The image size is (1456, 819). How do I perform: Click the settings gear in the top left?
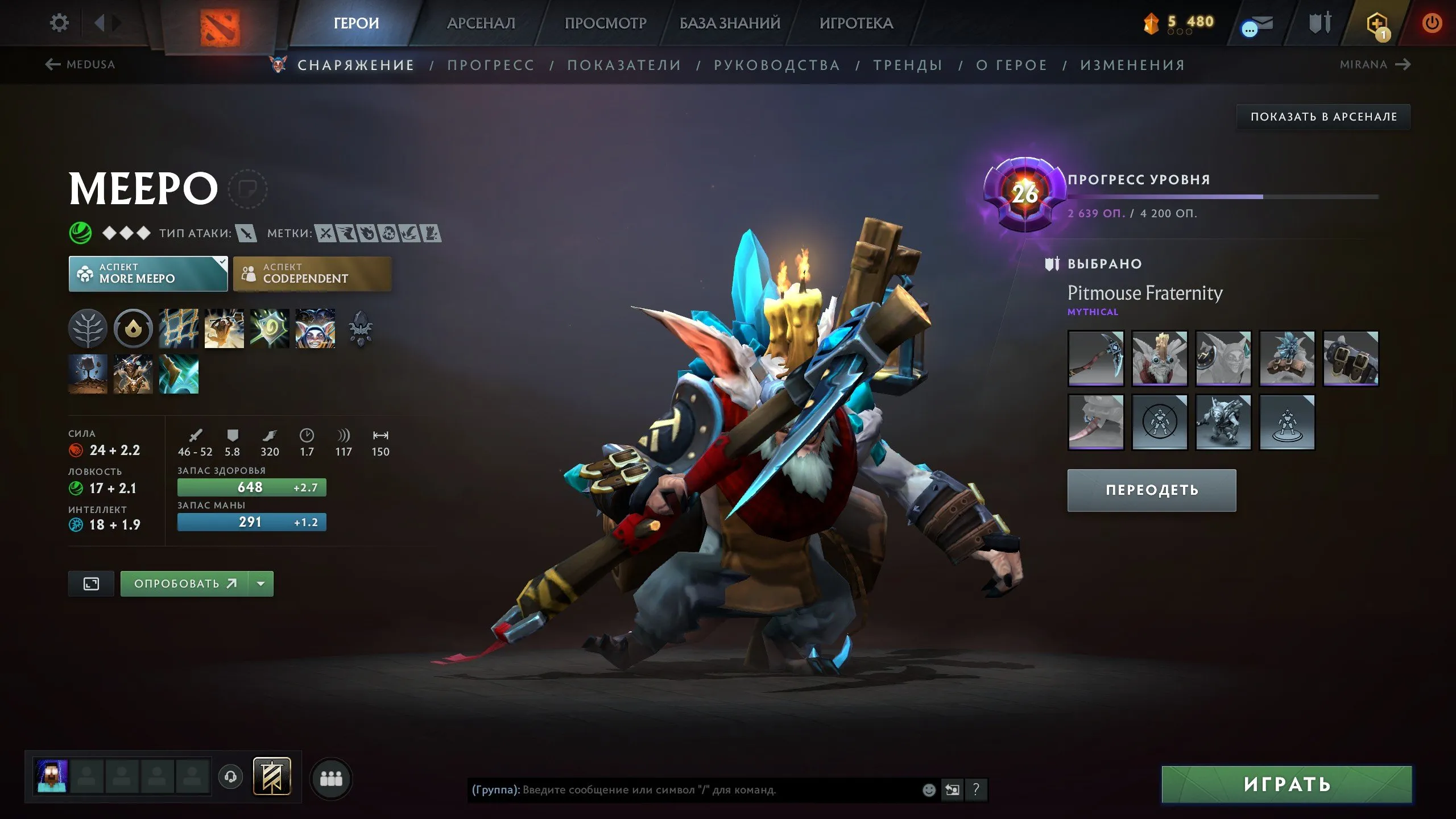coord(59,22)
